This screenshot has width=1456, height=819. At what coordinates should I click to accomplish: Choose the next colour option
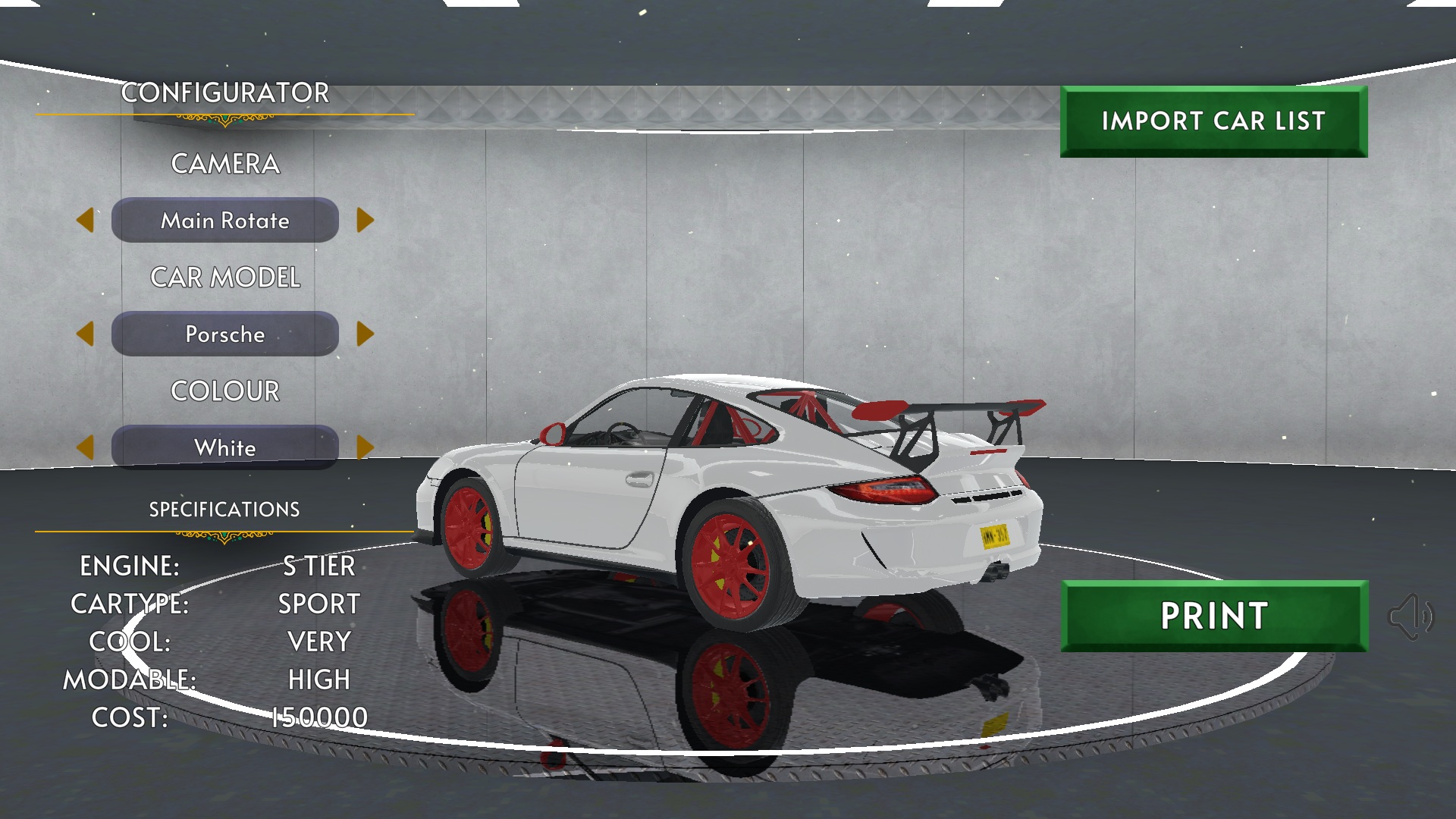pyautogui.click(x=366, y=447)
